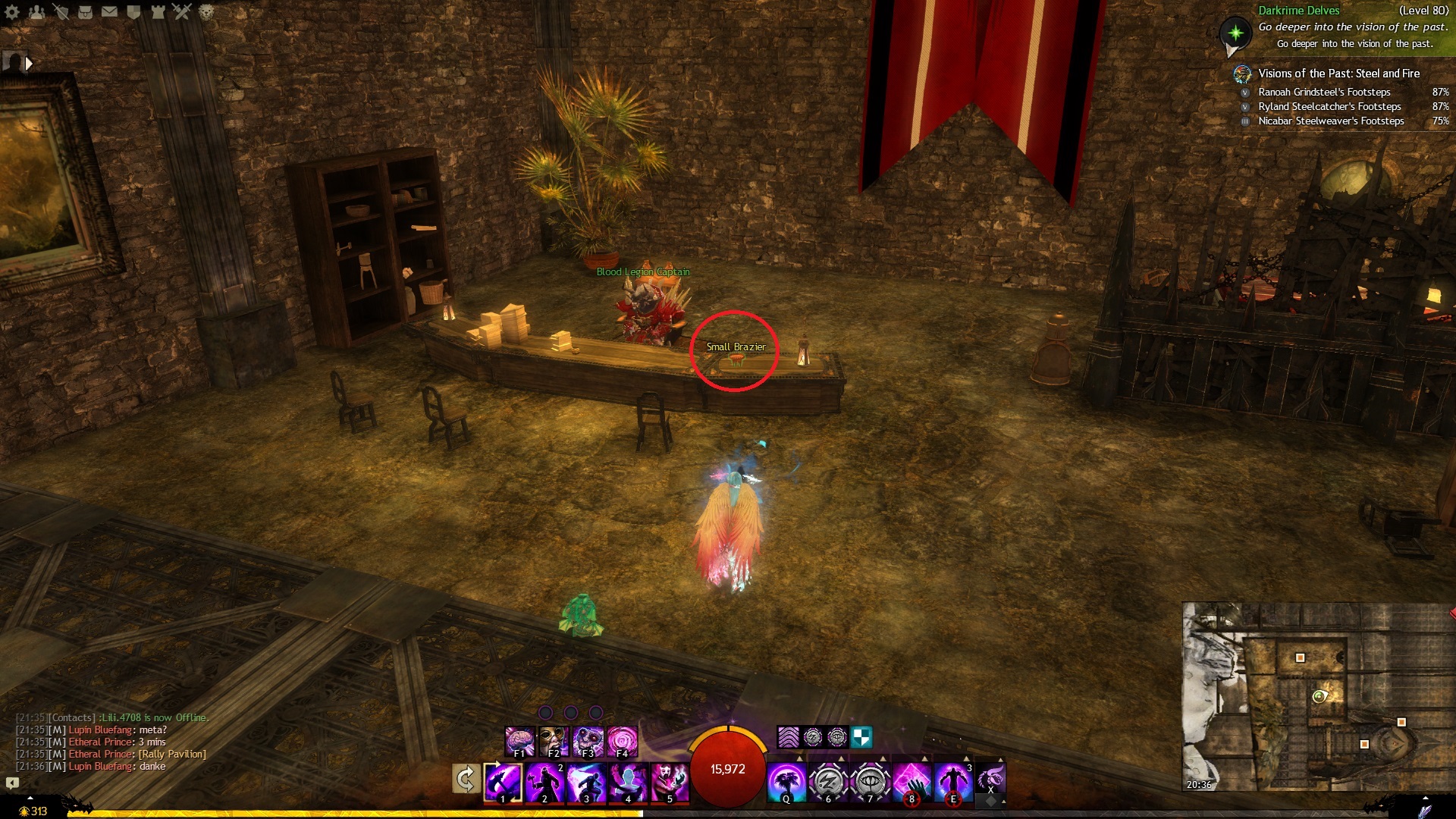The height and width of the screenshot is (819, 1456).
Task: Open the PvP crossed swords icon
Action: (x=182, y=12)
